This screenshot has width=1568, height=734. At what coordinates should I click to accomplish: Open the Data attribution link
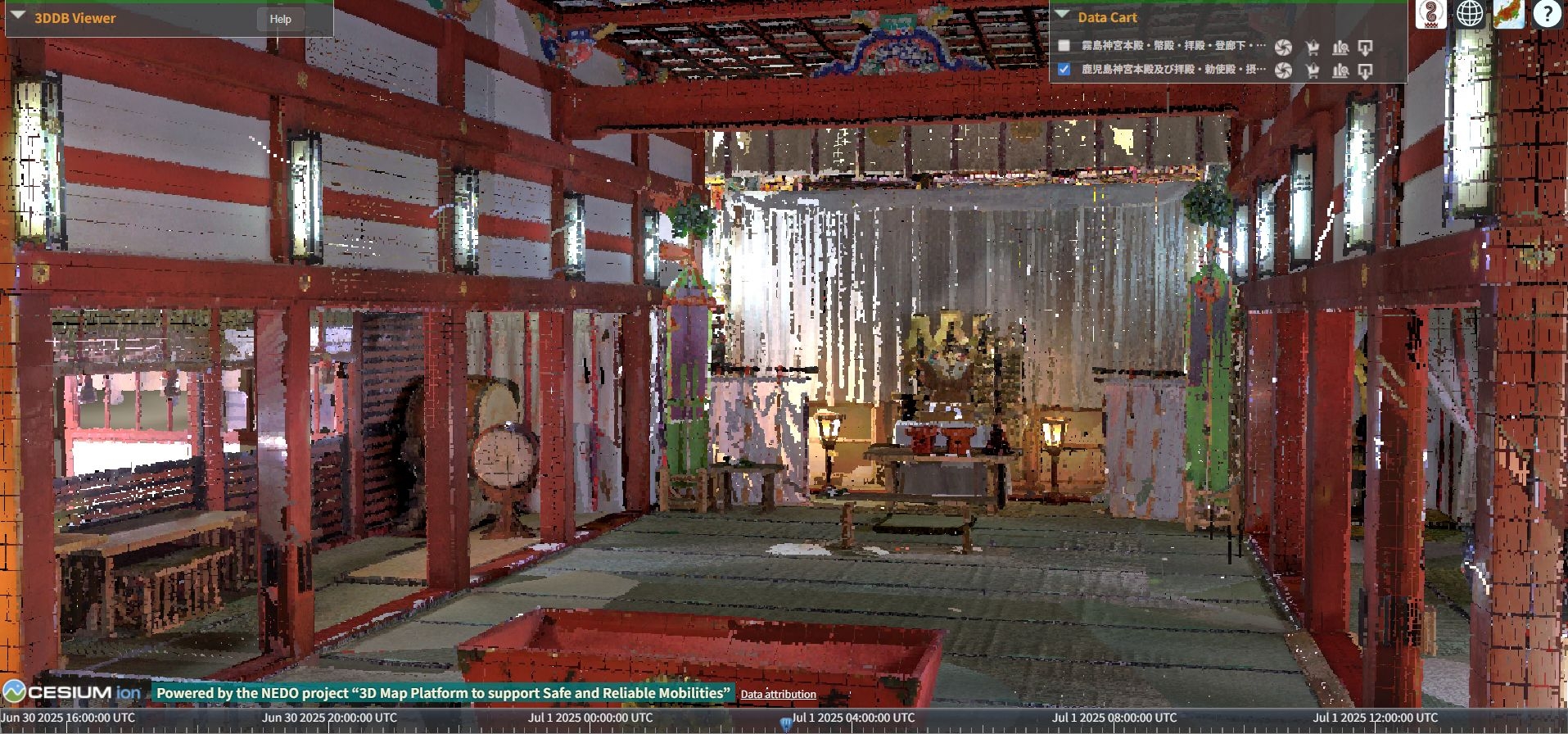pos(778,694)
